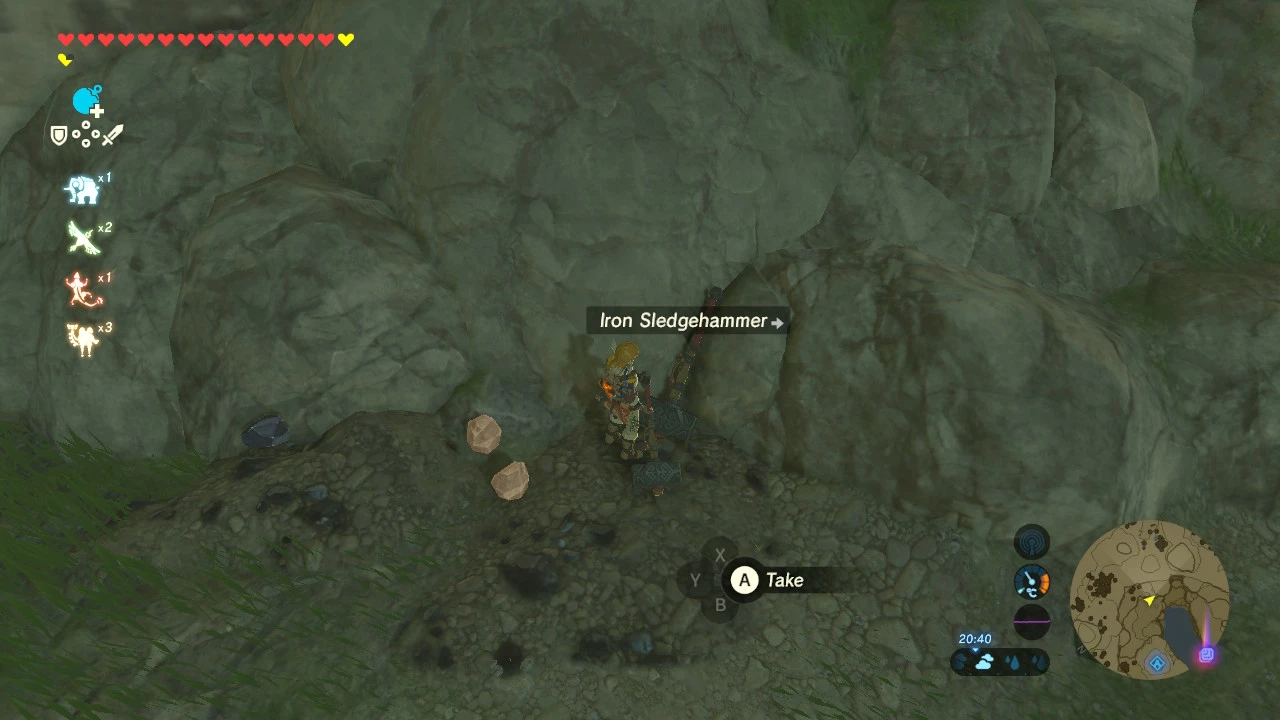Click the Sheikah Sensor signal icon

tap(1032, 543)
